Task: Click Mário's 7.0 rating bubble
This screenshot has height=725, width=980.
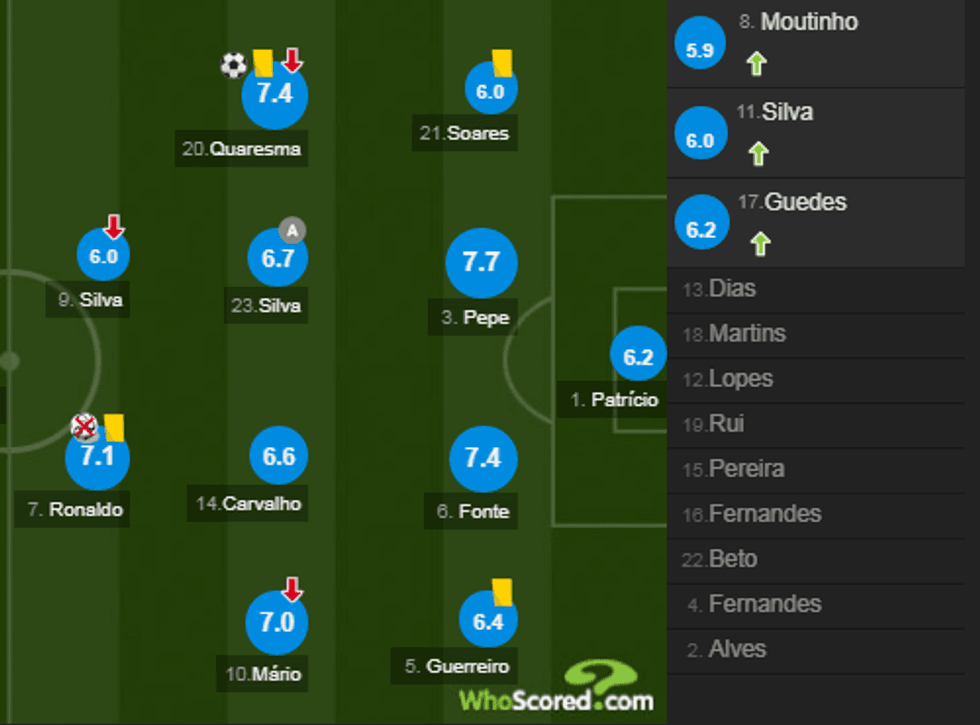Action: [276, 622]
